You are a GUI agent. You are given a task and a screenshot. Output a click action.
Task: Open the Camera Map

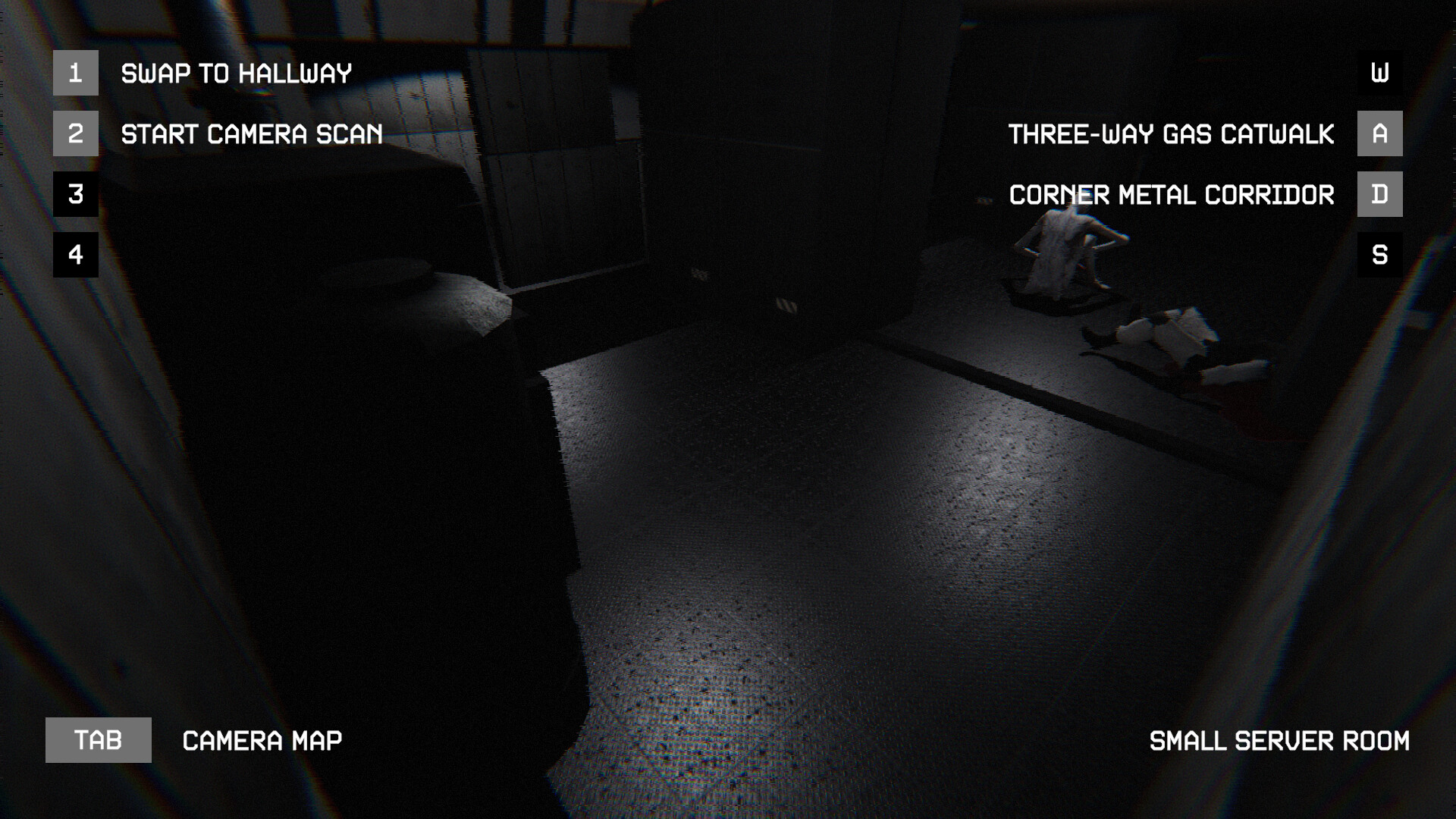pyautogui.click(x=261, y=739)
